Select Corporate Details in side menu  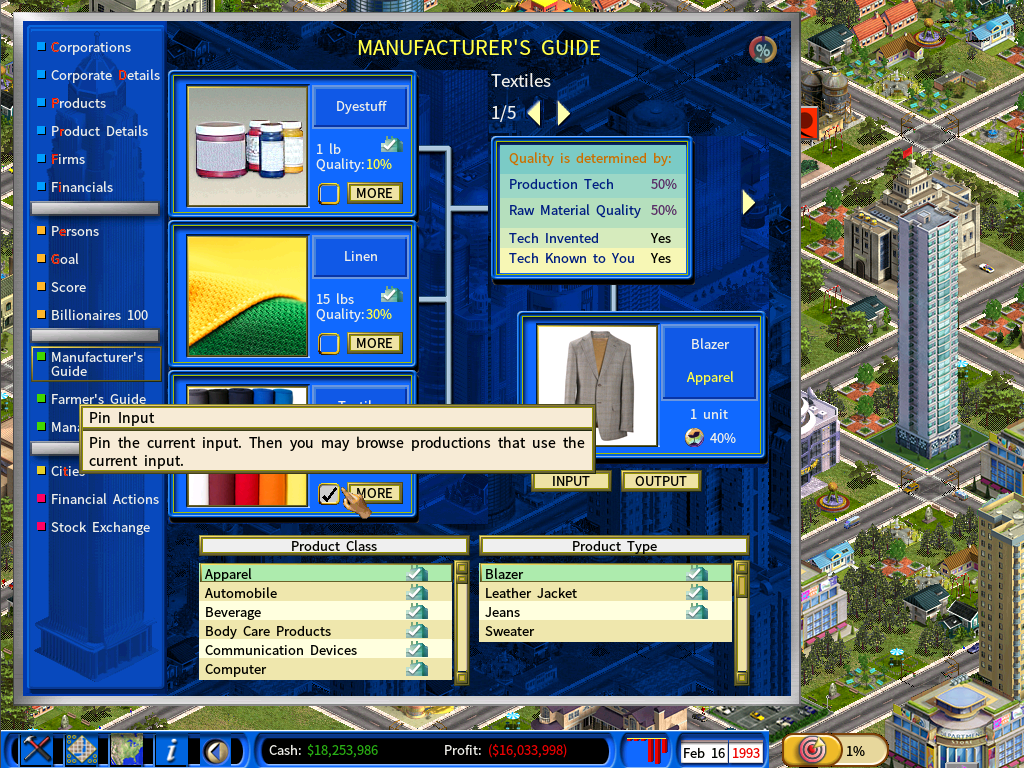pyautogui.click(x=105, y=75)
